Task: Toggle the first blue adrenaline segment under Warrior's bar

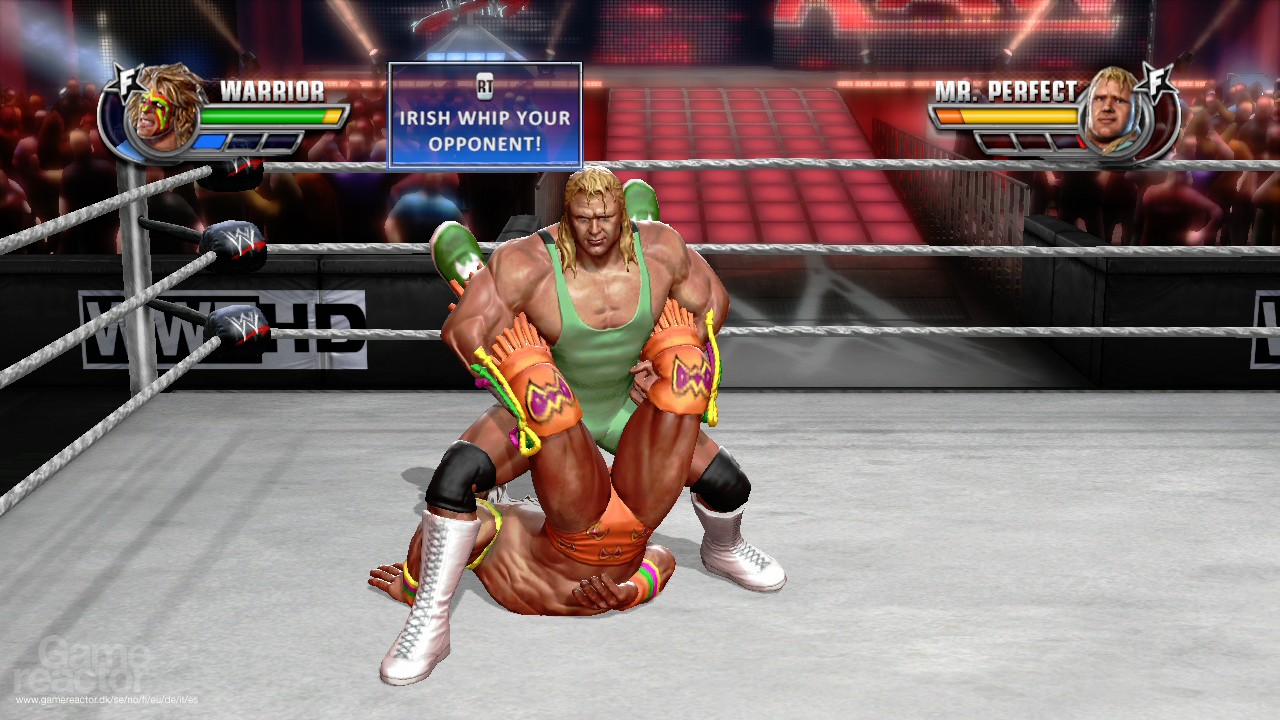Action: (x=208, y=142)
